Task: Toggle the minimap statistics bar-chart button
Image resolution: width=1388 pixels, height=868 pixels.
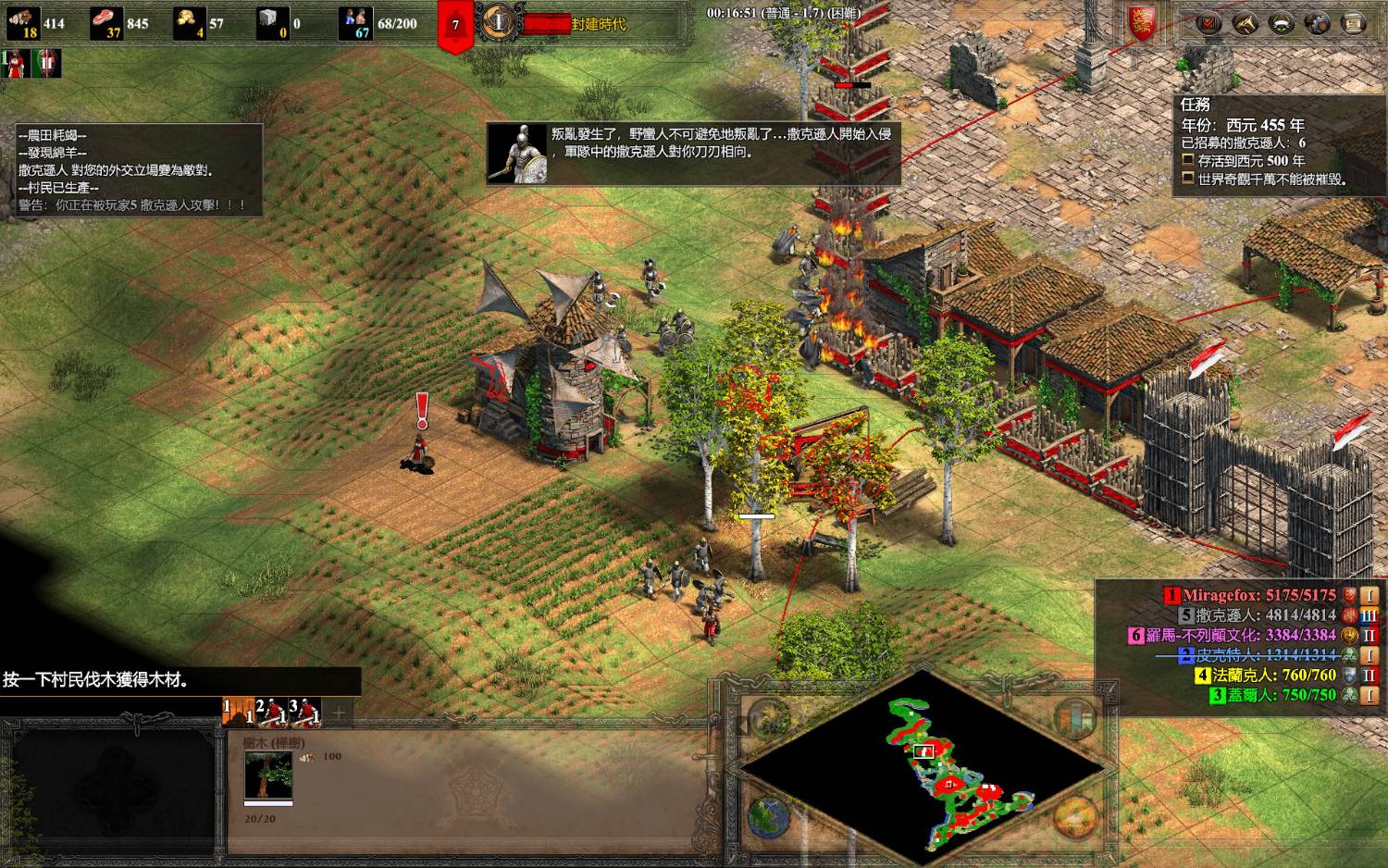Action: (1073, 719)
